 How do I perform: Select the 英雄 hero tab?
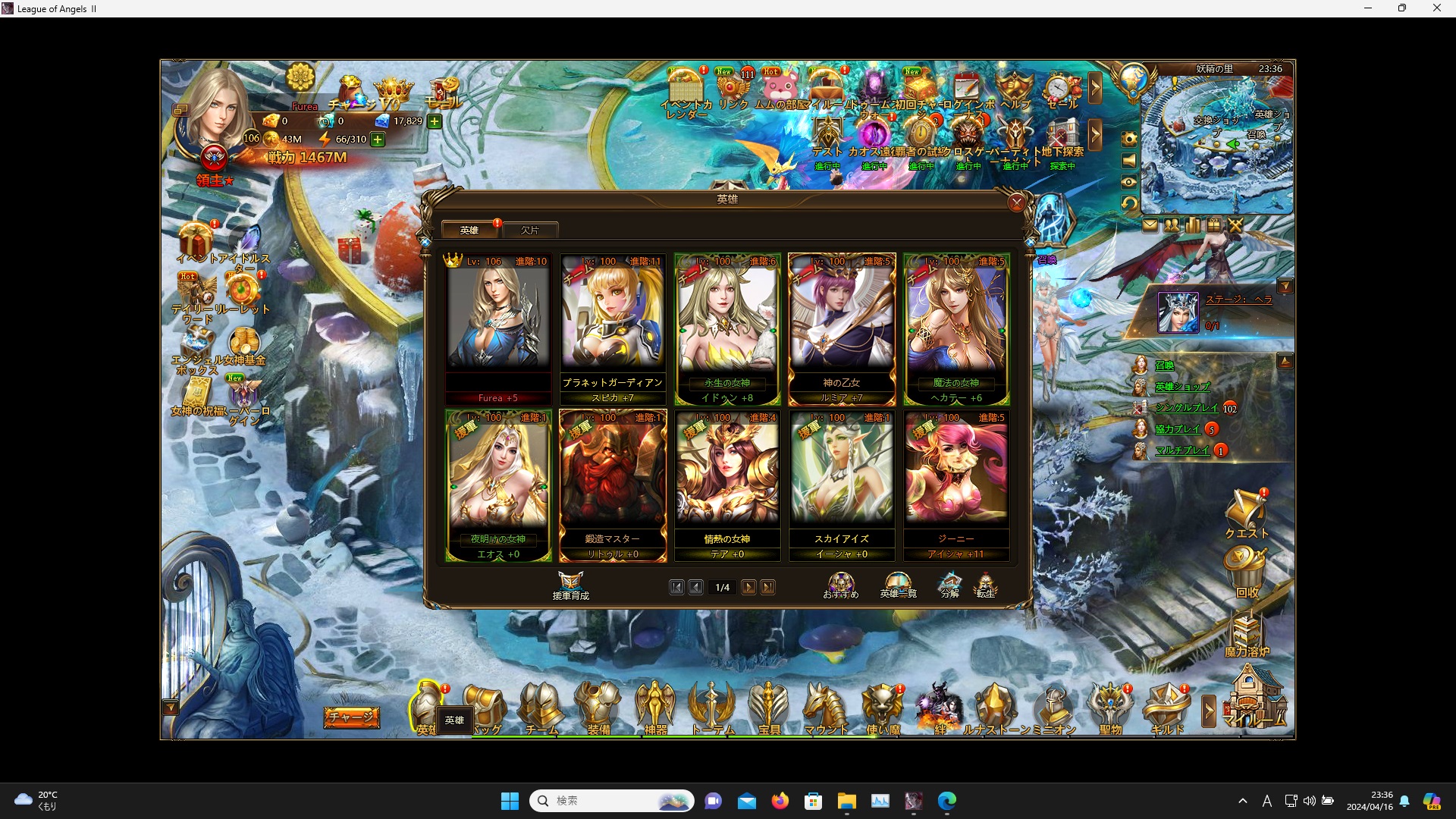469,230
